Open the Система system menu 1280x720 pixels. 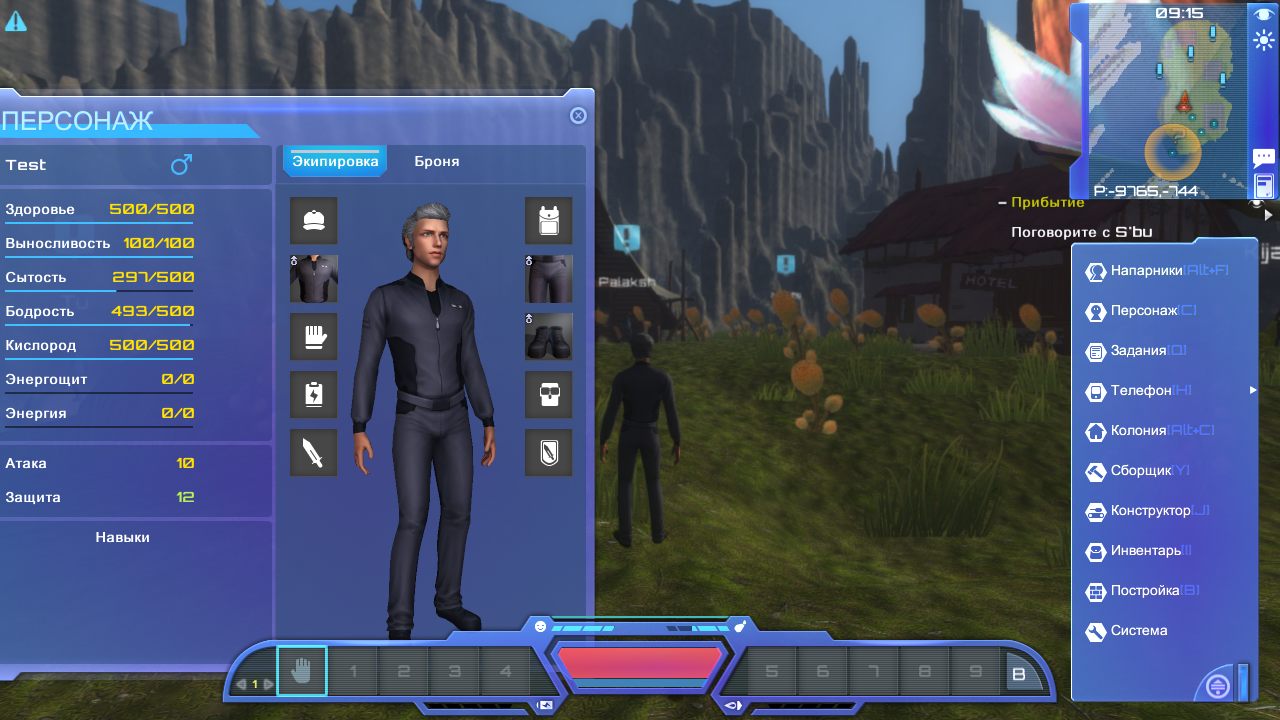tap(1138, 631)
